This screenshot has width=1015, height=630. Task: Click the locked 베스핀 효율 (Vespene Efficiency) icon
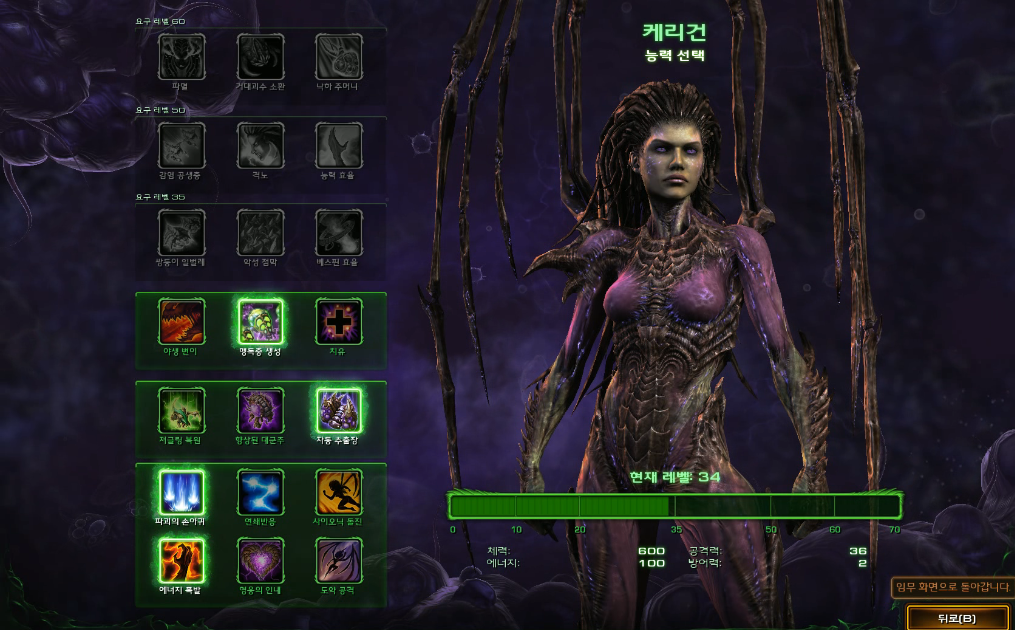coord(339,232)
